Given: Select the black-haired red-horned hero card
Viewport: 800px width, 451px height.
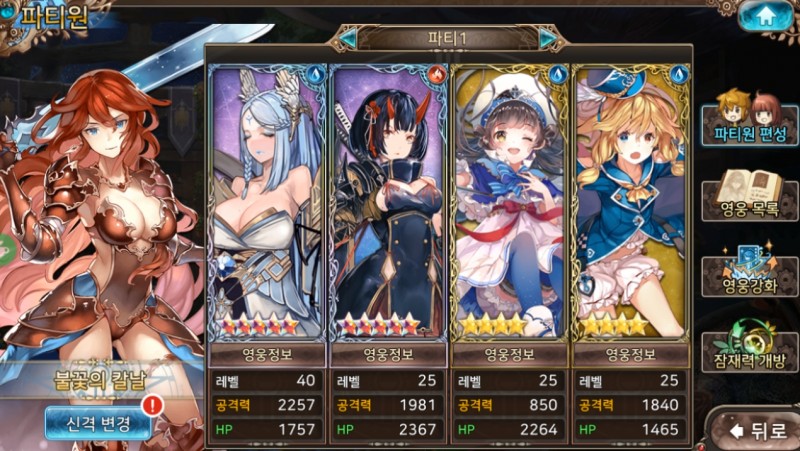Looking at the screenshot, I should coord(388,200).
